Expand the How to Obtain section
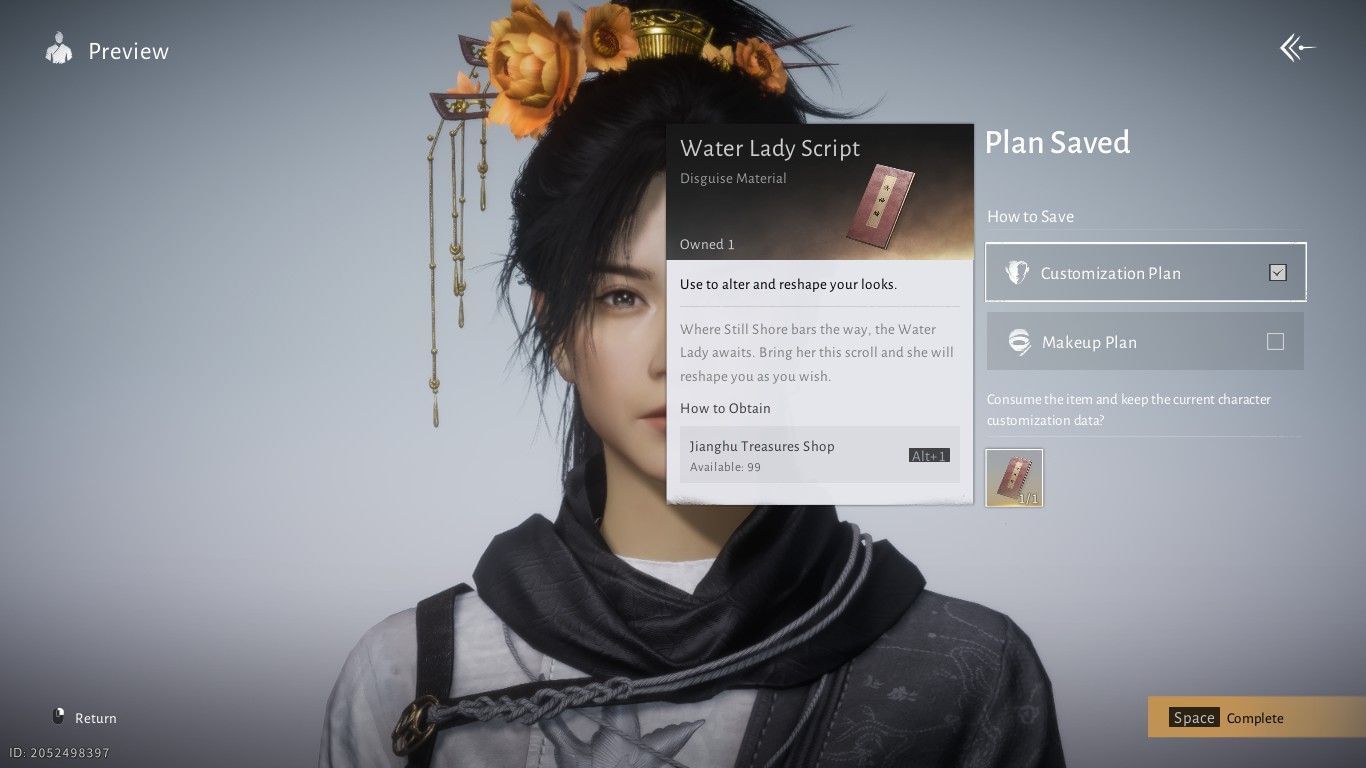Screen dimensions: 1366x768 [x=725, y=408]
